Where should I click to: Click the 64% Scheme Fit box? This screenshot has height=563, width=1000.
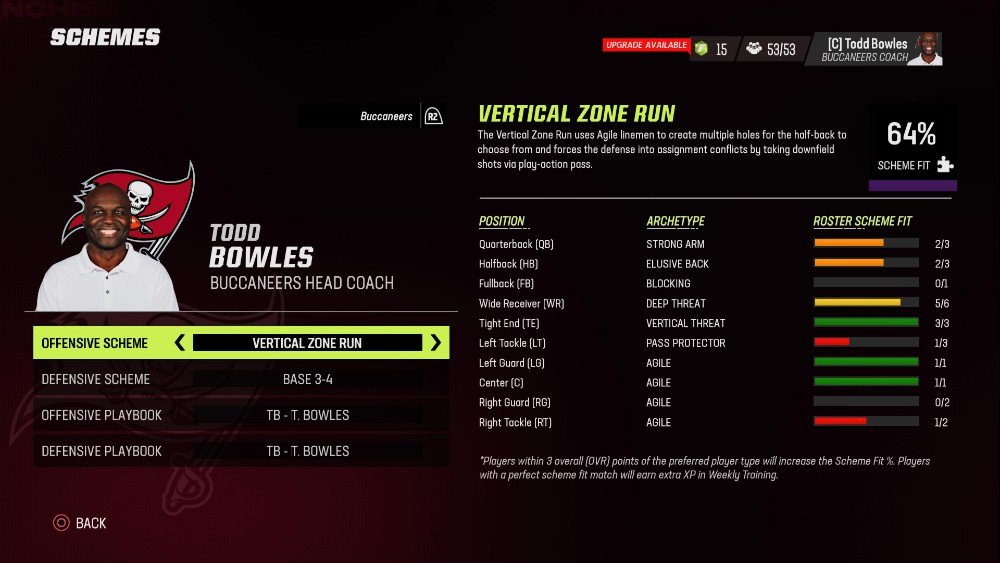coord(912,145)
